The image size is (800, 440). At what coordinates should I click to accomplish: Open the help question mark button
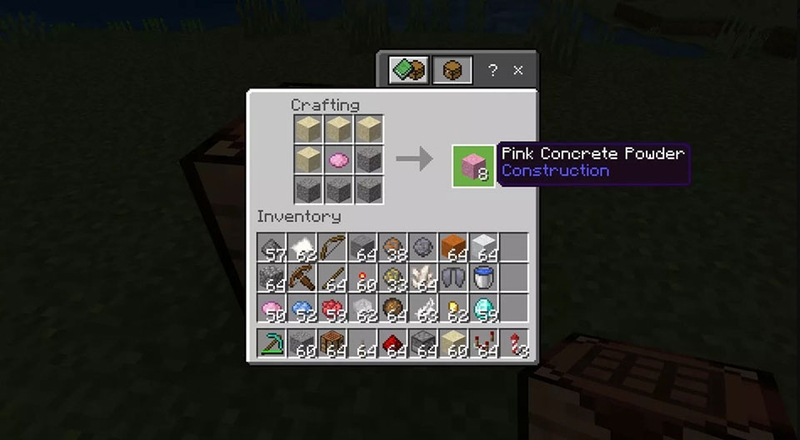pos(492,71)
